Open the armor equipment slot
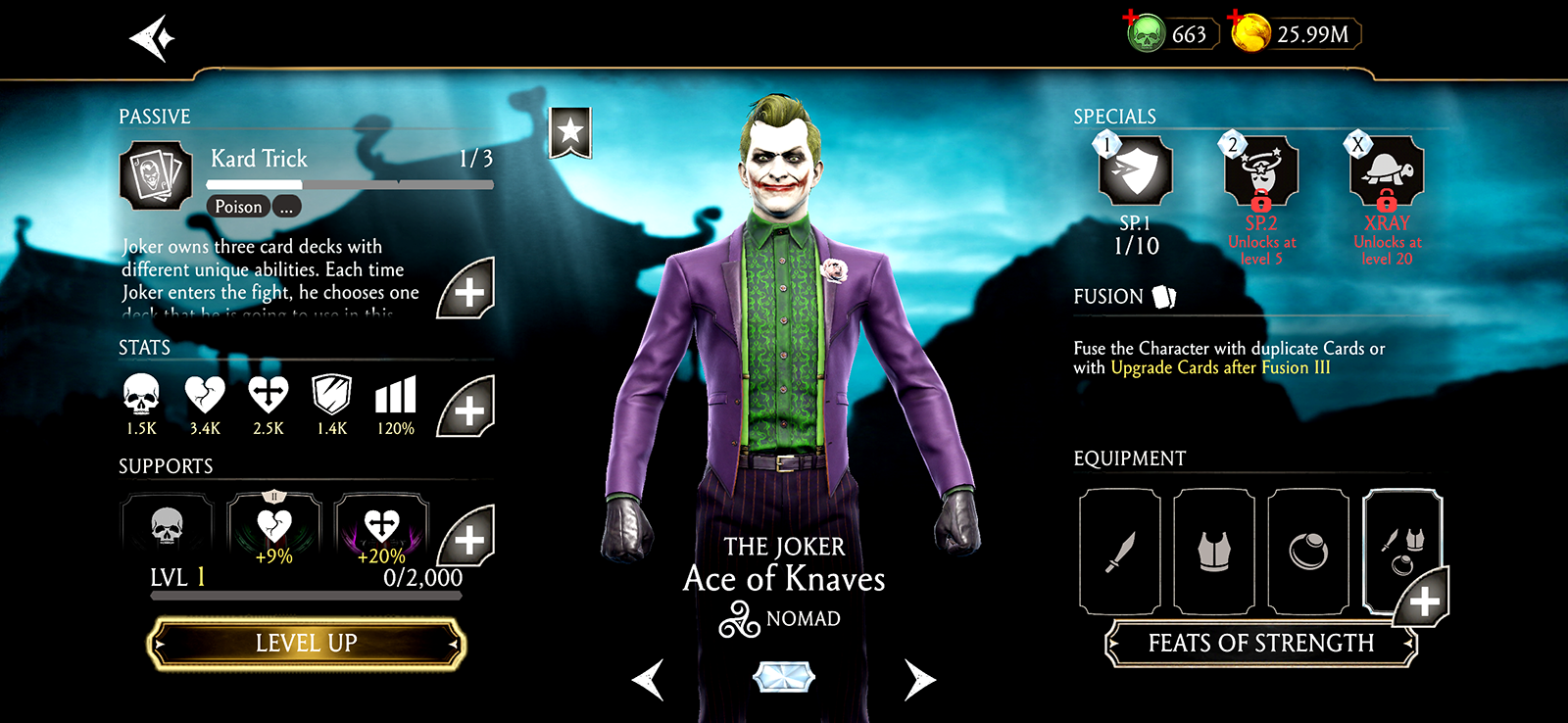This screenshot has width=1568, height=723. click(x=1214, y=552)
